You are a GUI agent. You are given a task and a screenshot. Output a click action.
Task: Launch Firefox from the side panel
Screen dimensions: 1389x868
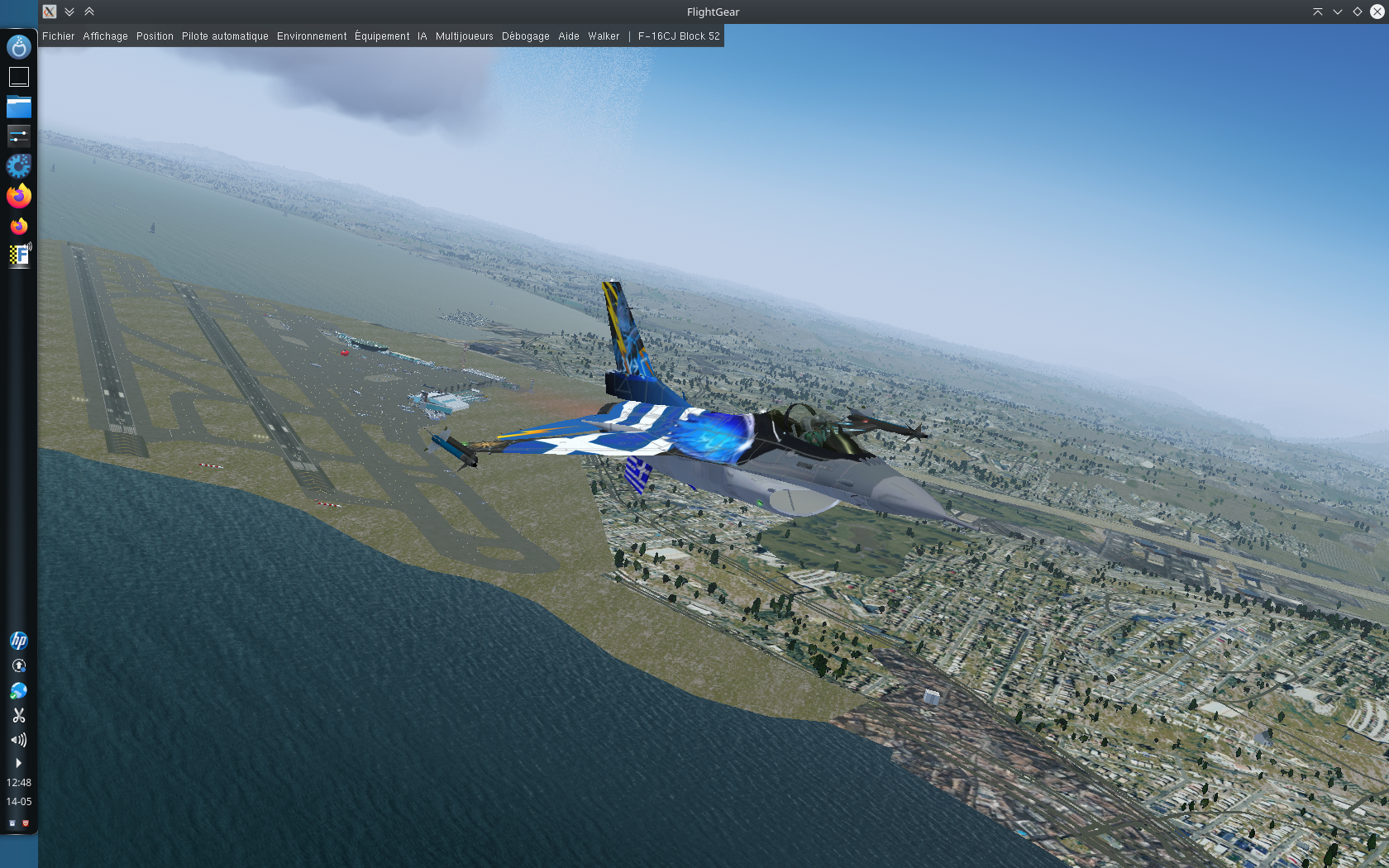[18, 196]
